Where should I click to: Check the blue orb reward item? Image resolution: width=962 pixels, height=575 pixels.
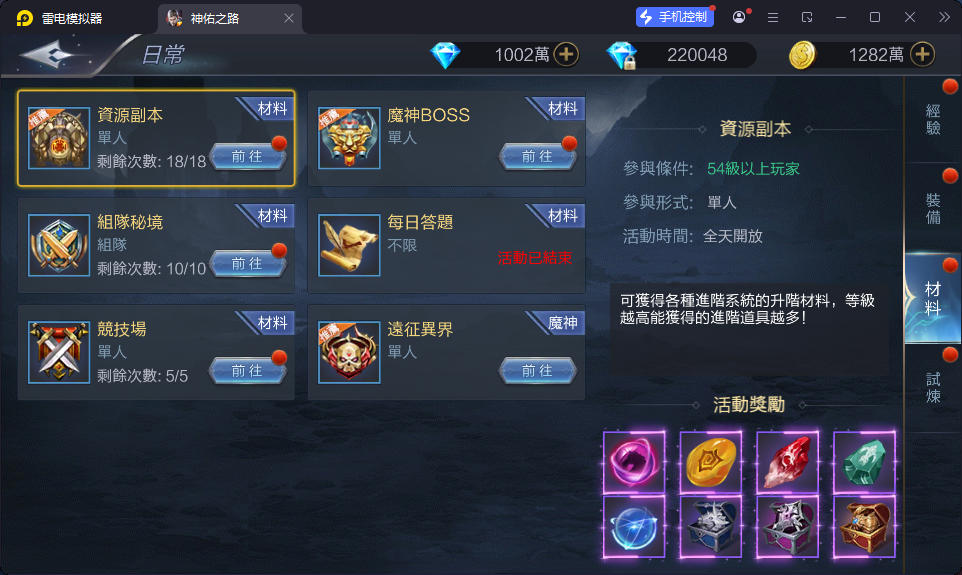[634, 526]
